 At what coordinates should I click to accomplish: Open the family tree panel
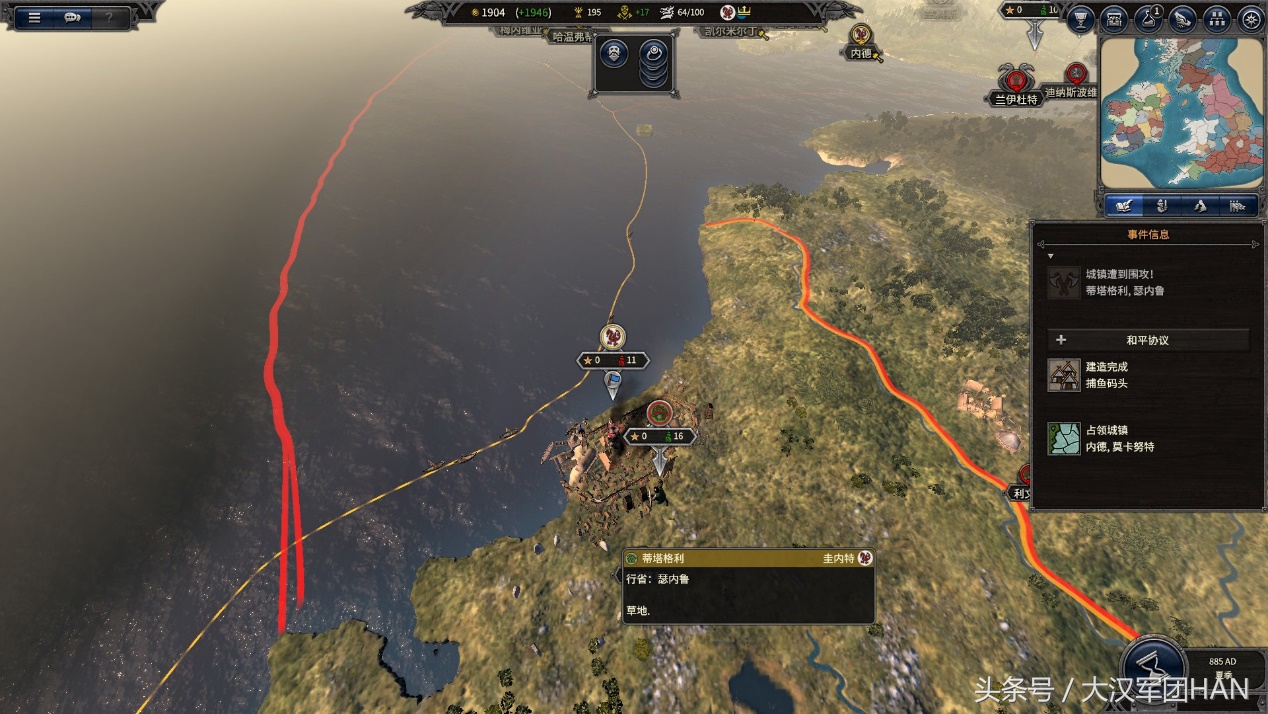pos(1216,19)
